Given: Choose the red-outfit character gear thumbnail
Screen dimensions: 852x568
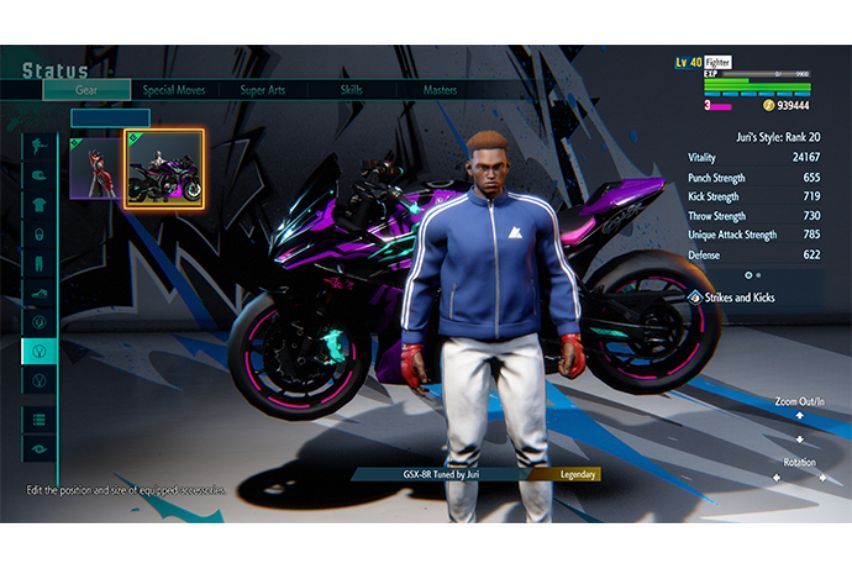Looking at the screenshot, I should (95, 168).
